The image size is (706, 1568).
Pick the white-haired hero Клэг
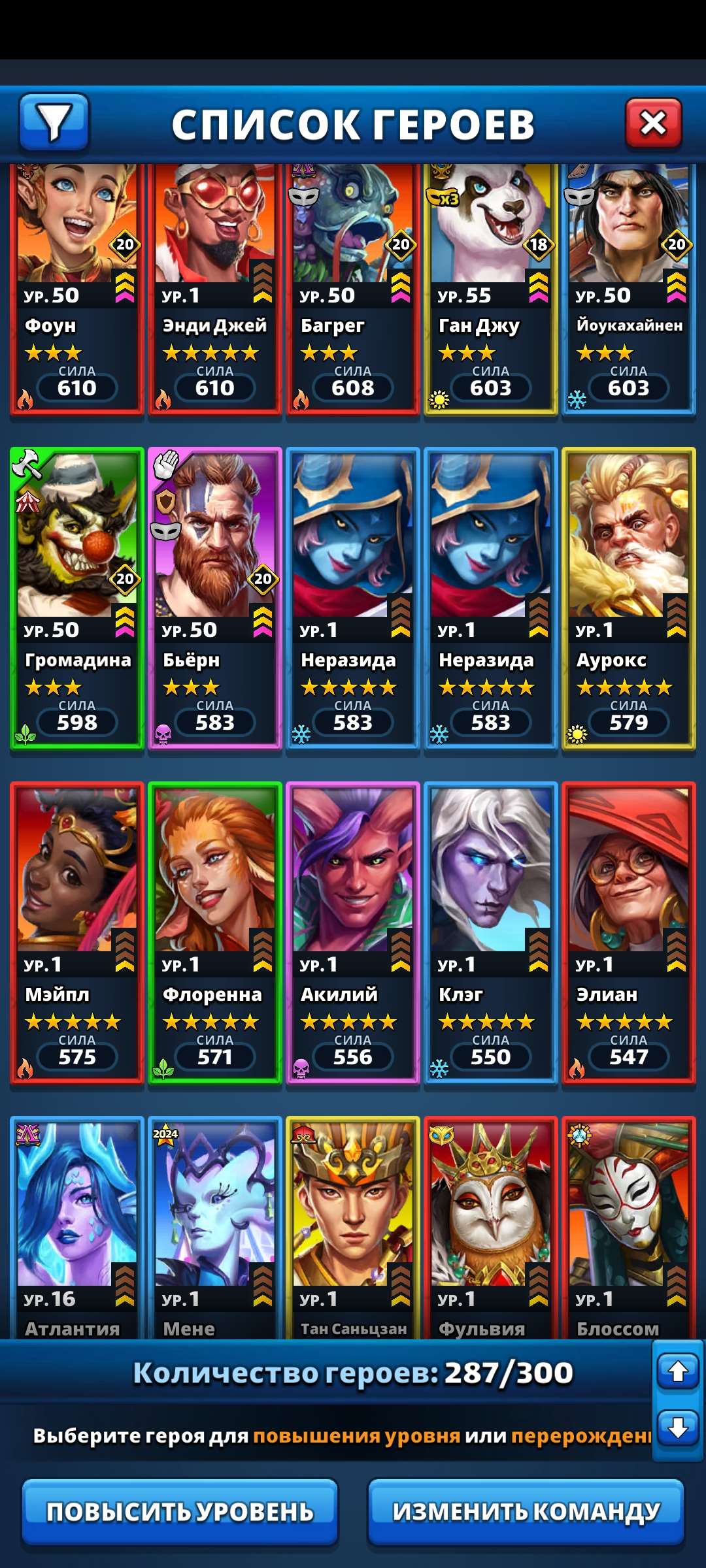tap(490, 932)
